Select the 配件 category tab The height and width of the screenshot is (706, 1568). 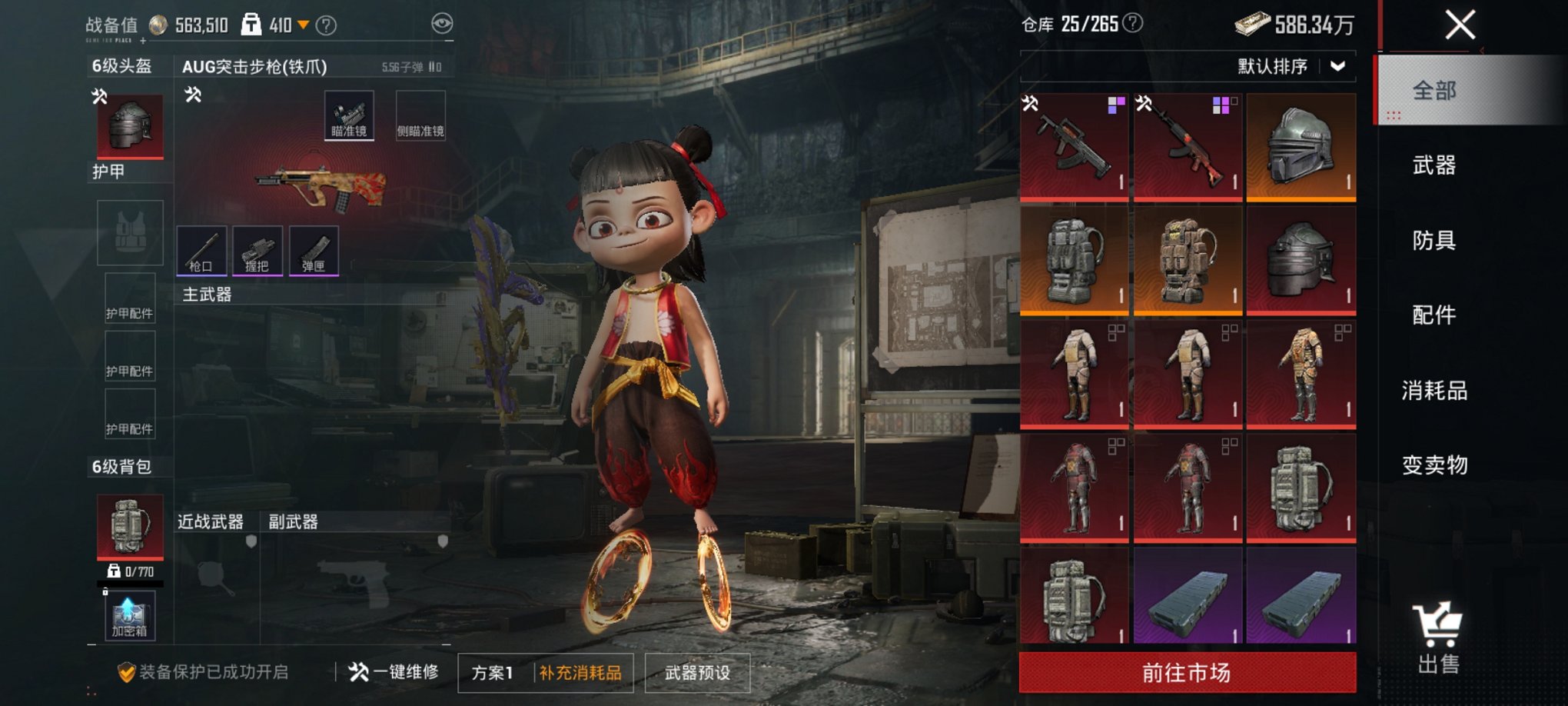click(x=1433, y=315)
